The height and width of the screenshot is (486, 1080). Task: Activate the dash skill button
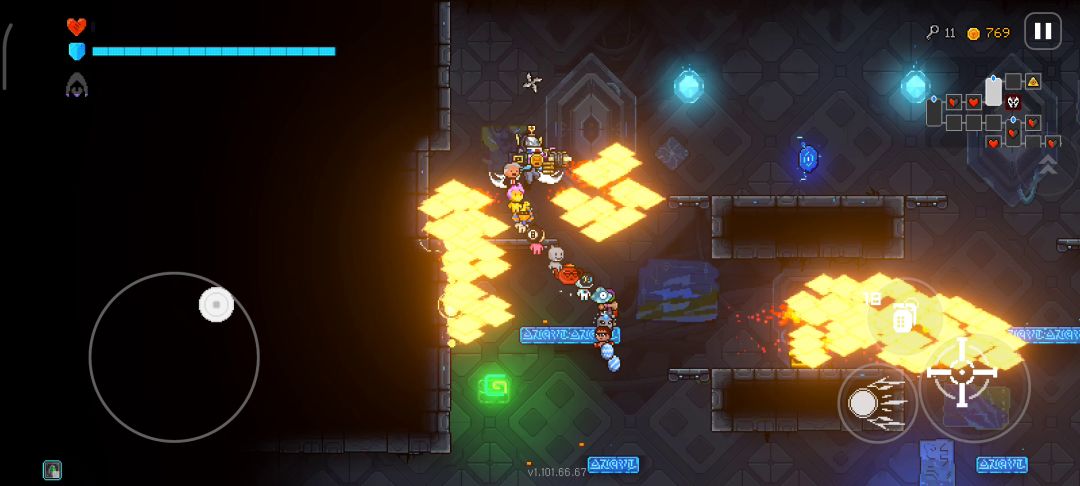[x=865, y=403]
